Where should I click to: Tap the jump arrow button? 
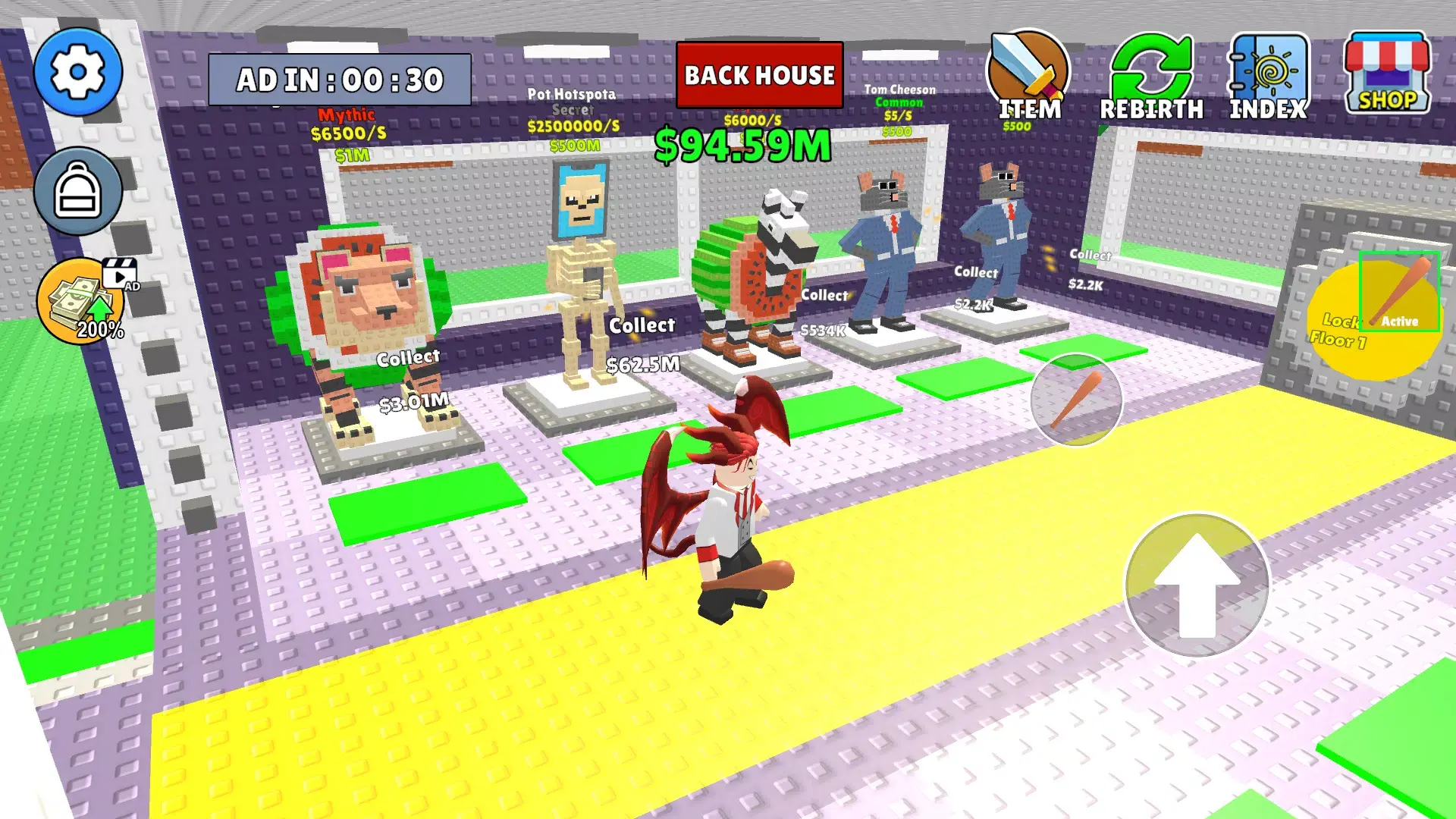1197,585
